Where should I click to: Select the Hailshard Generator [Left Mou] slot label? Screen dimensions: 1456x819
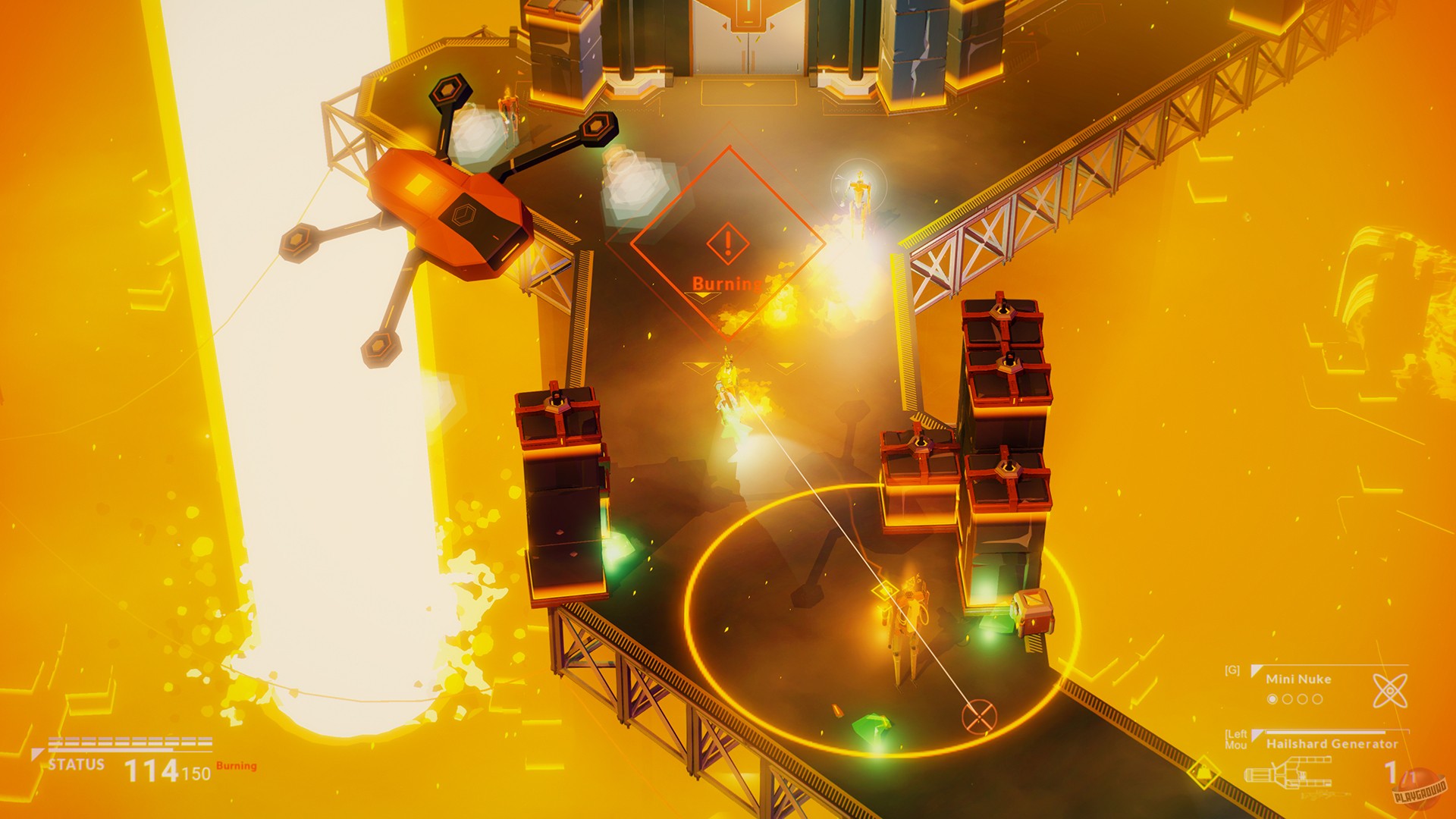coord(1238,738)
